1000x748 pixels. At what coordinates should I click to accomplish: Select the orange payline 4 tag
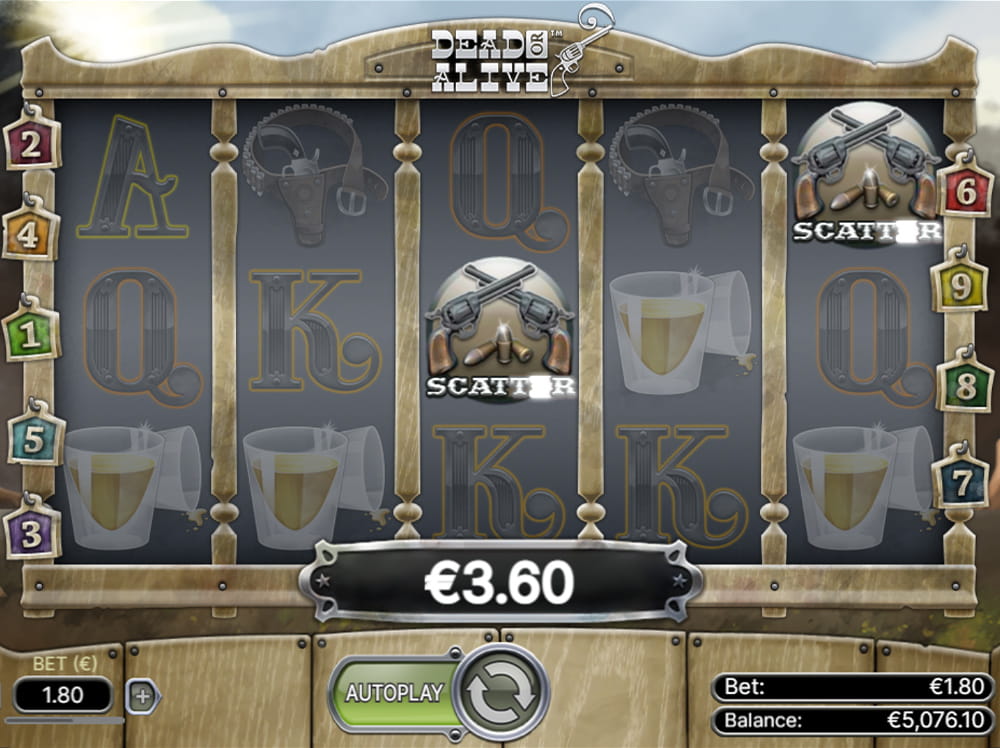coord(30,236)
